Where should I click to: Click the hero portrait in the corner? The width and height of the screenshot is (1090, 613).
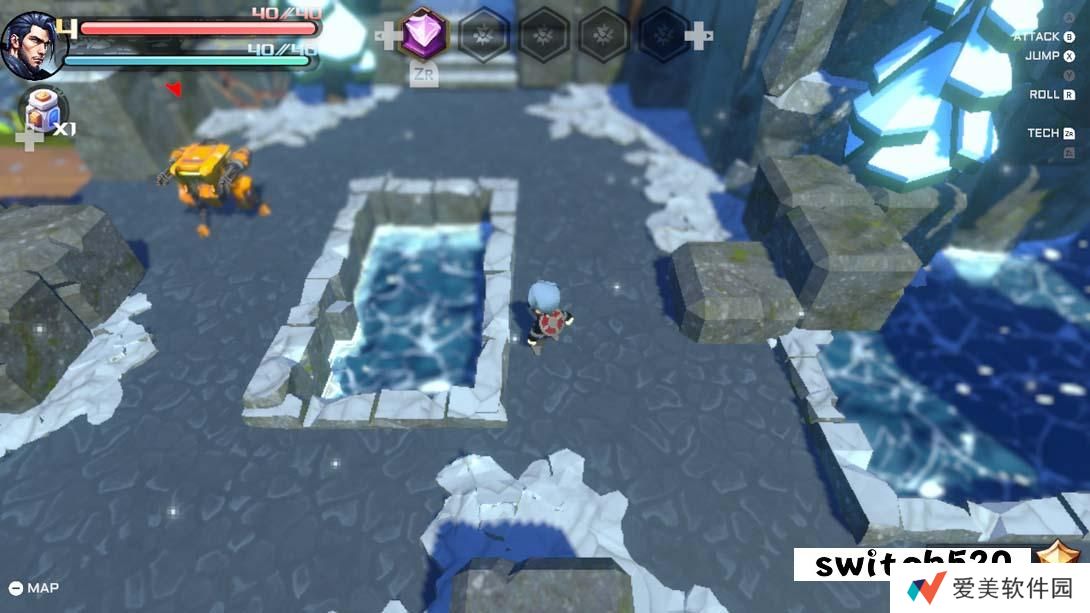point(28,42)
